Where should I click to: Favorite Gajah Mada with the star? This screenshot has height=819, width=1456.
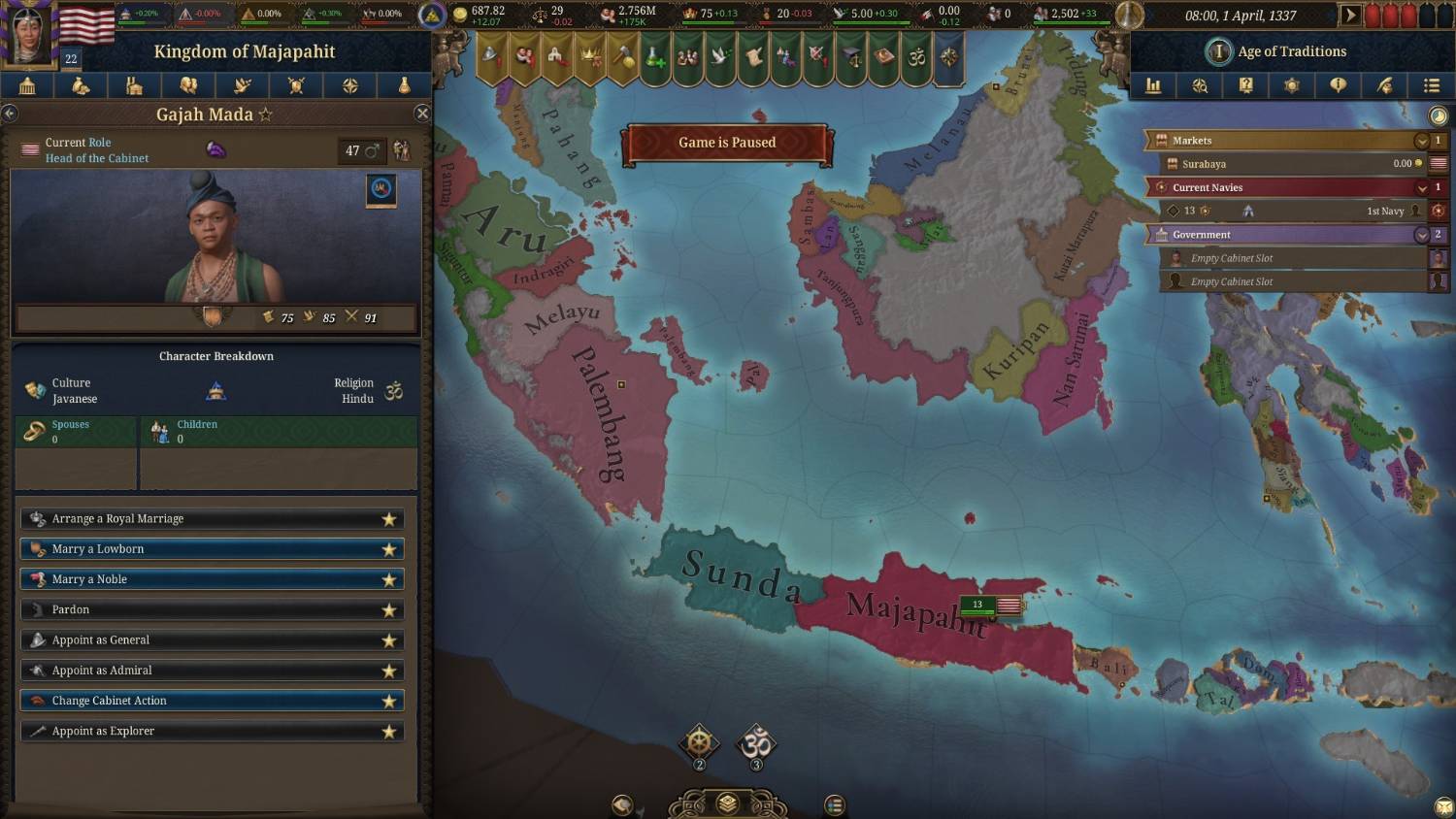tap(265, 115)
